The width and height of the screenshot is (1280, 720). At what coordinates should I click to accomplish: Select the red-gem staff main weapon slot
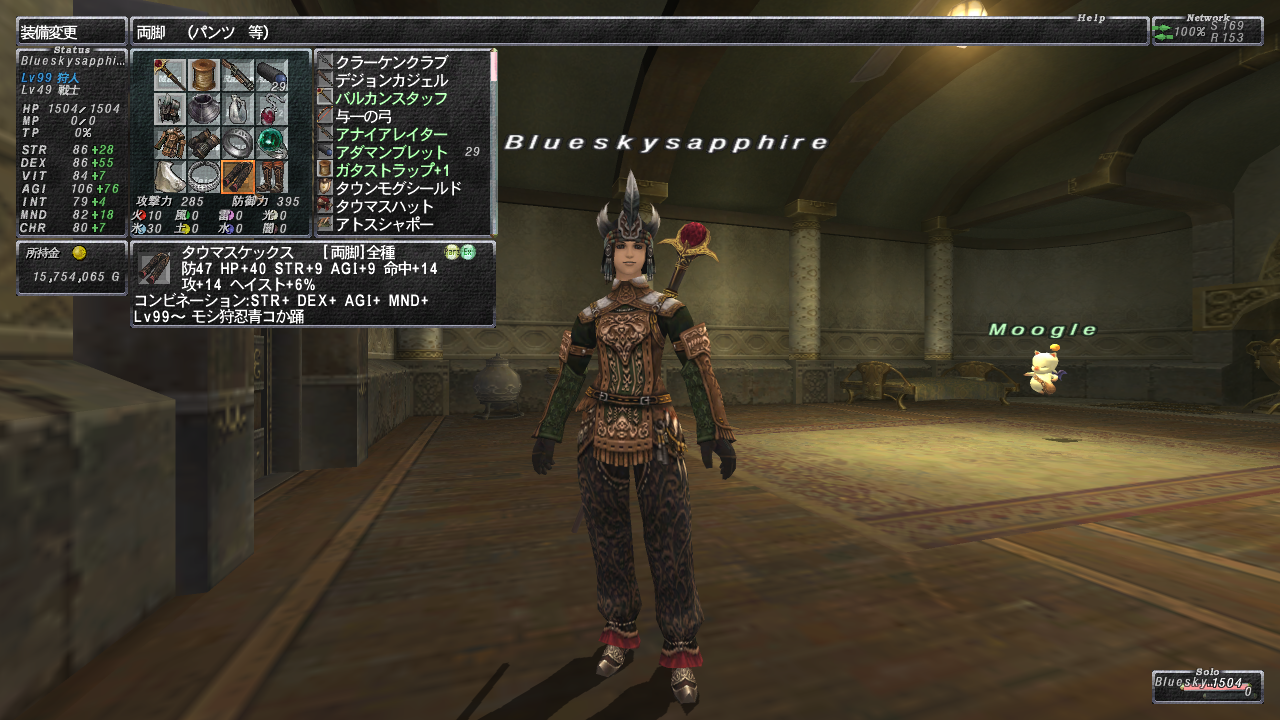click(170, 75)
